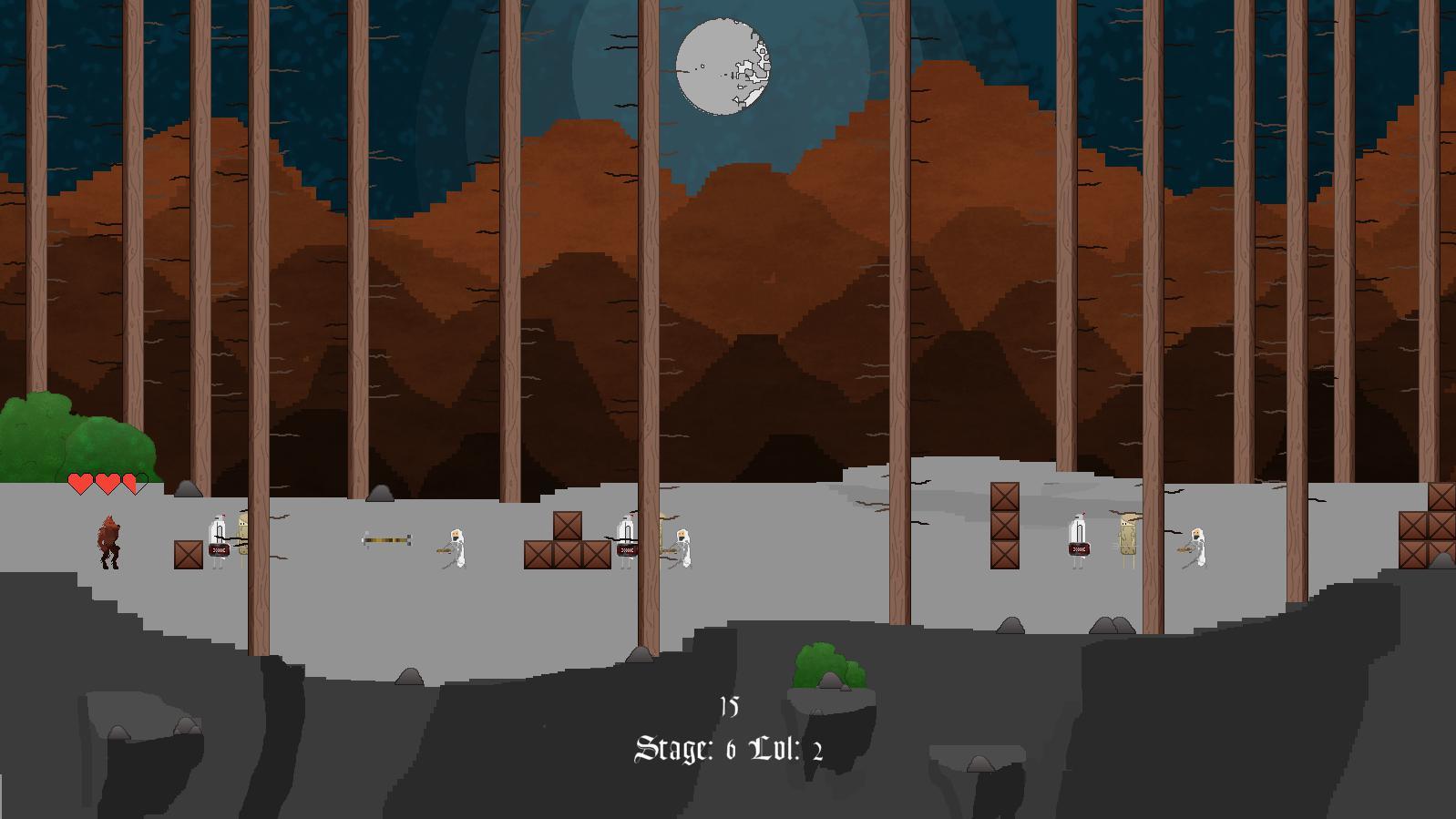
Task: Click the first full heart in the health bar
Action: (78, 482)
